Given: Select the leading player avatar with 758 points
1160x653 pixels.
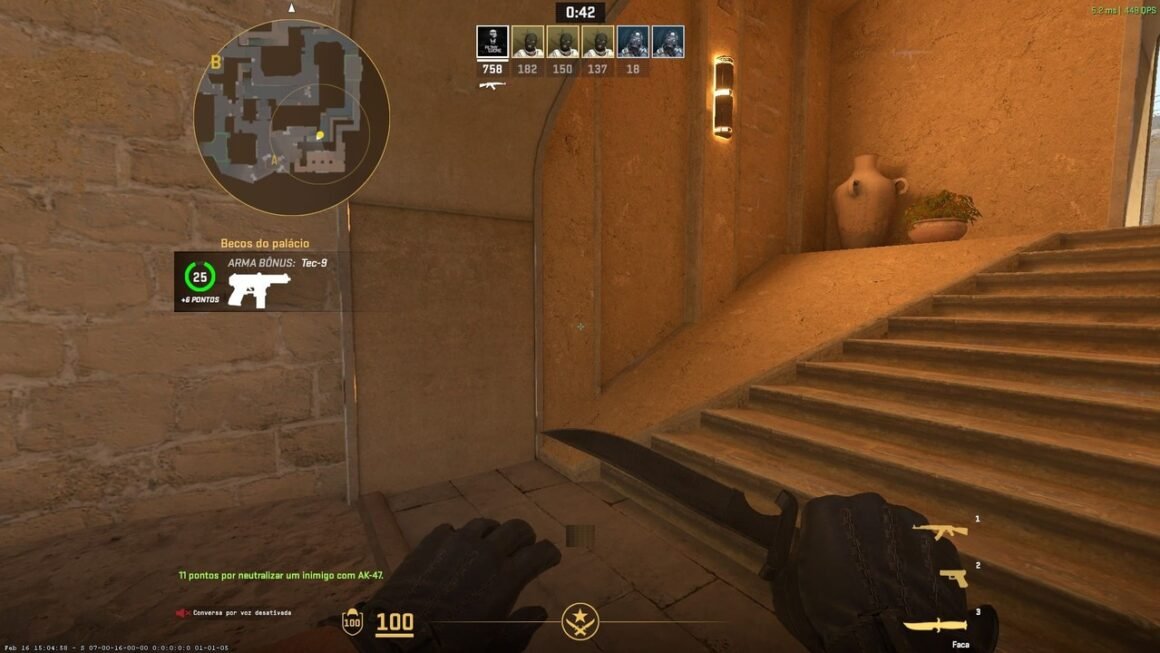Looking at the screenshot, I should pos(492,42).
